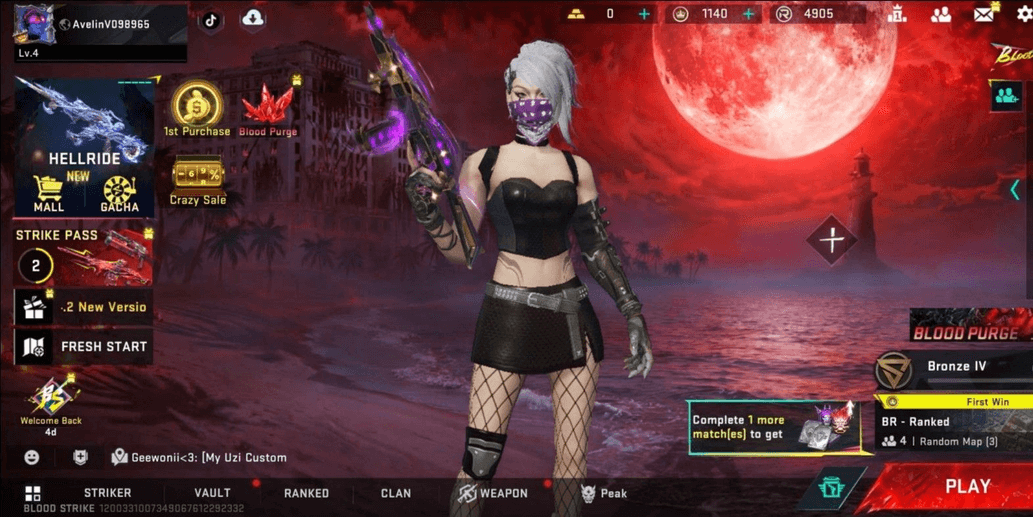Open the Crazy Sale promotion
Viewport: 1033px width, 517px height.
coord(198,182)
